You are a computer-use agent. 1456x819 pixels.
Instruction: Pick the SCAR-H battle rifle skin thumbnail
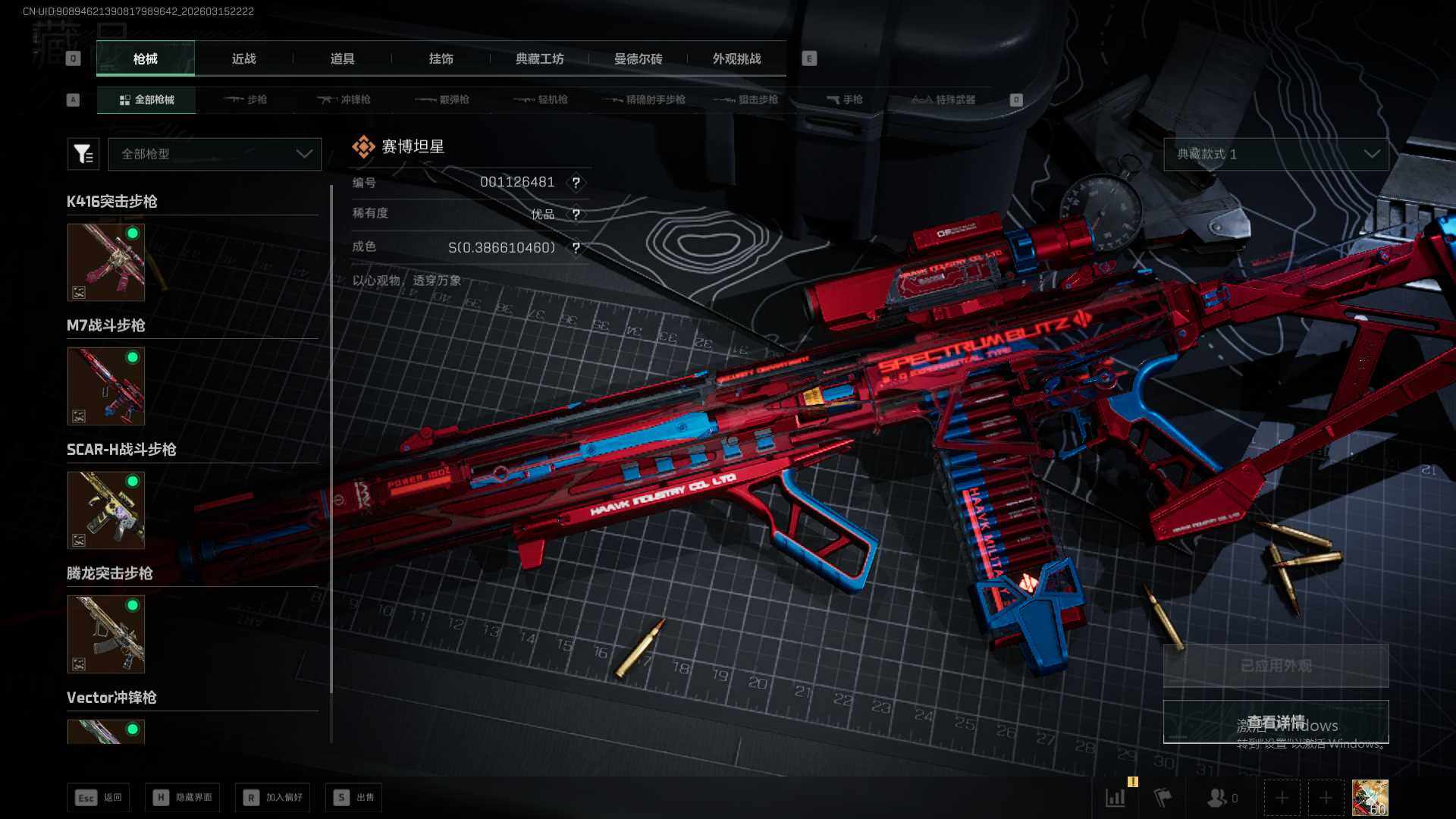(106, 510)
